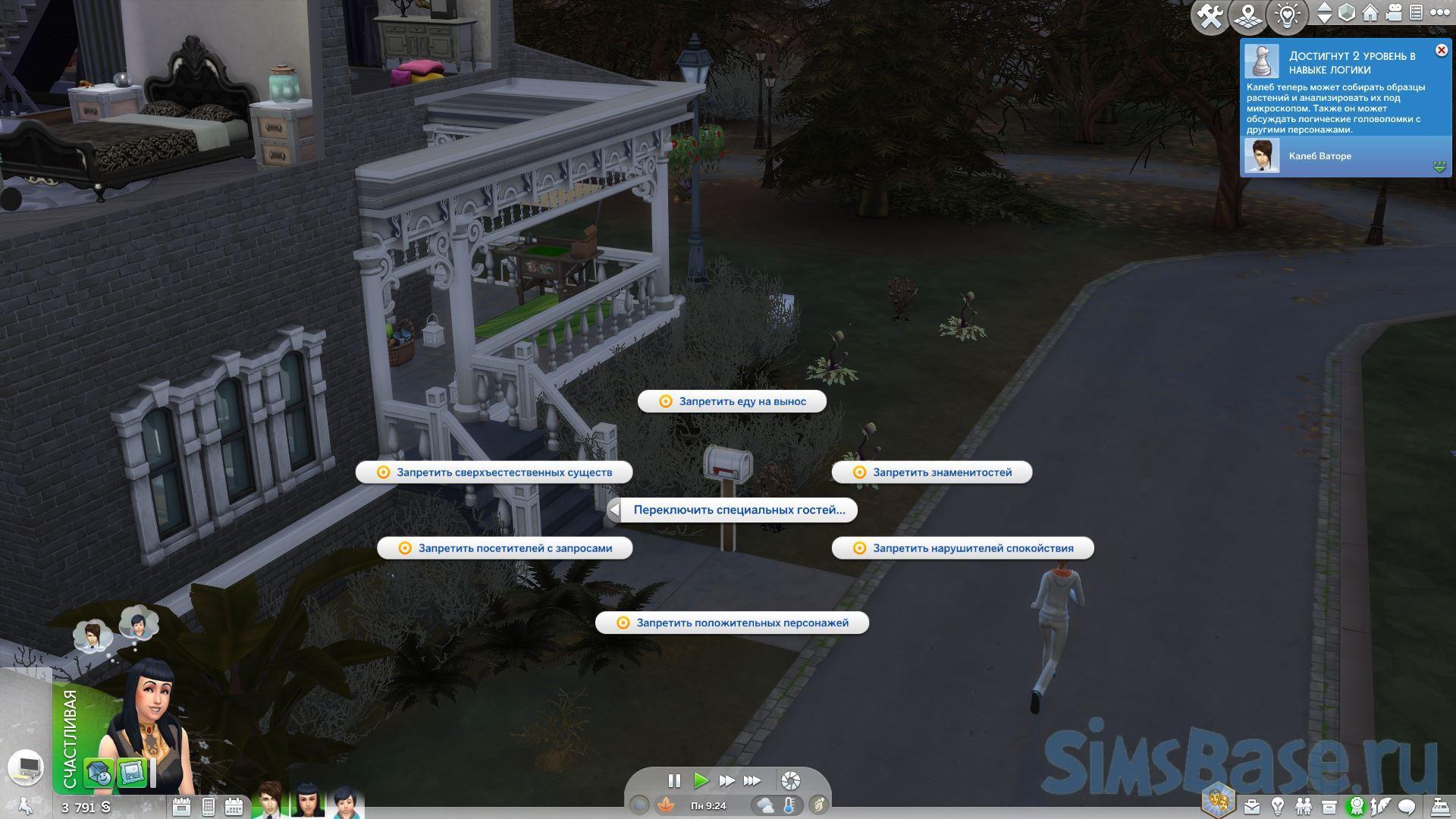Open the relationships panel icon
The width and height of the screenshot is (1456, 819).
point(1304,806)
